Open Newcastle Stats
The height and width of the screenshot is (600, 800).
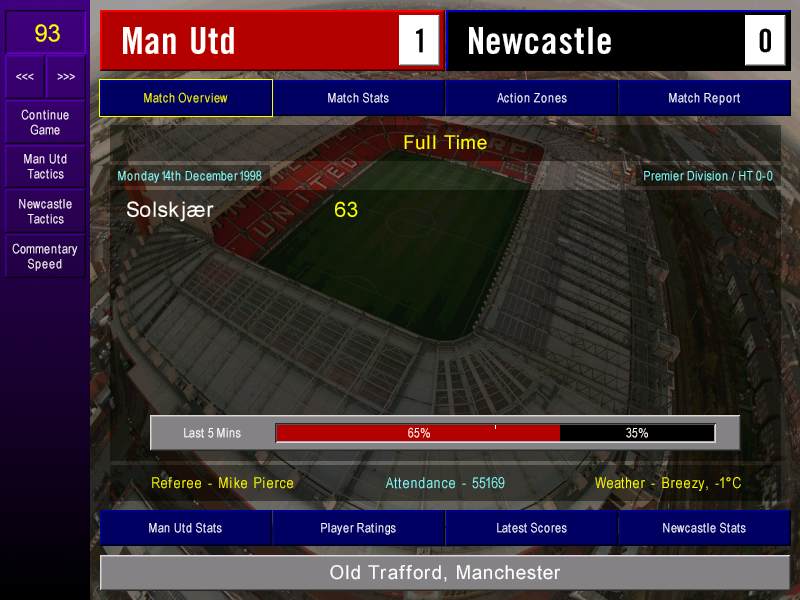704,528
